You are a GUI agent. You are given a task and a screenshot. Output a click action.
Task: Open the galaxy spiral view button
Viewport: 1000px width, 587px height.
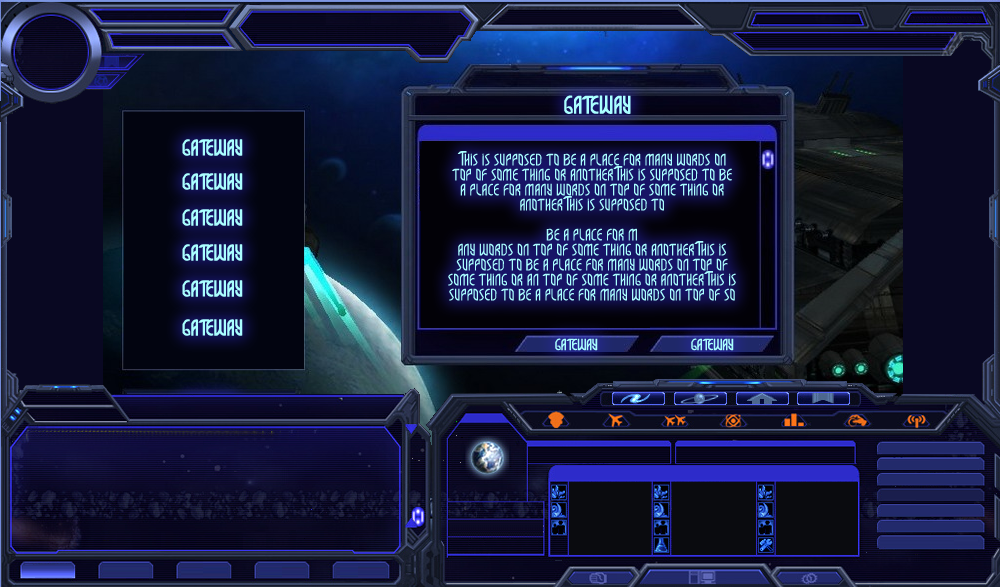[638, 398]
